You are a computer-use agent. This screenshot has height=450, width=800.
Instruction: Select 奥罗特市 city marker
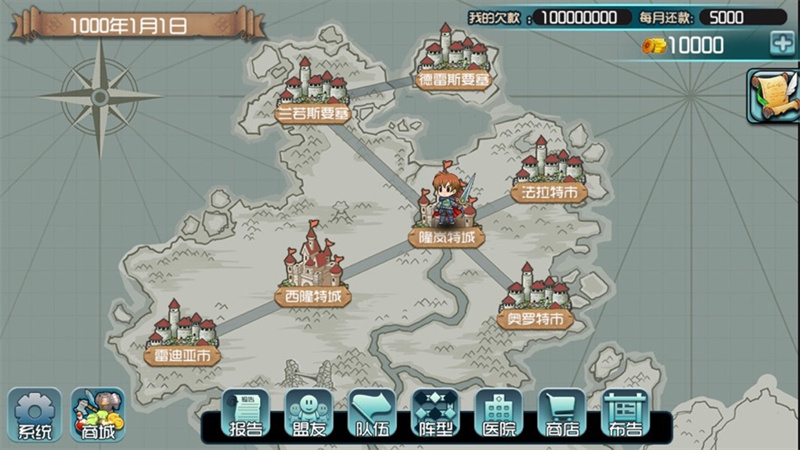pyautogui.click(x=535, y=298)
